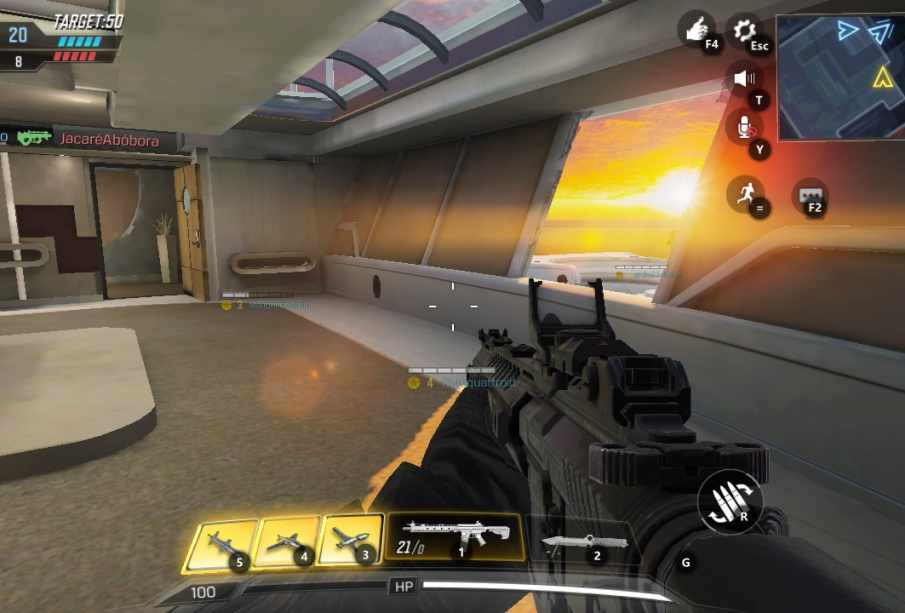
Task: Open settings via the gear icon
Action: click(x=745, y=31)
